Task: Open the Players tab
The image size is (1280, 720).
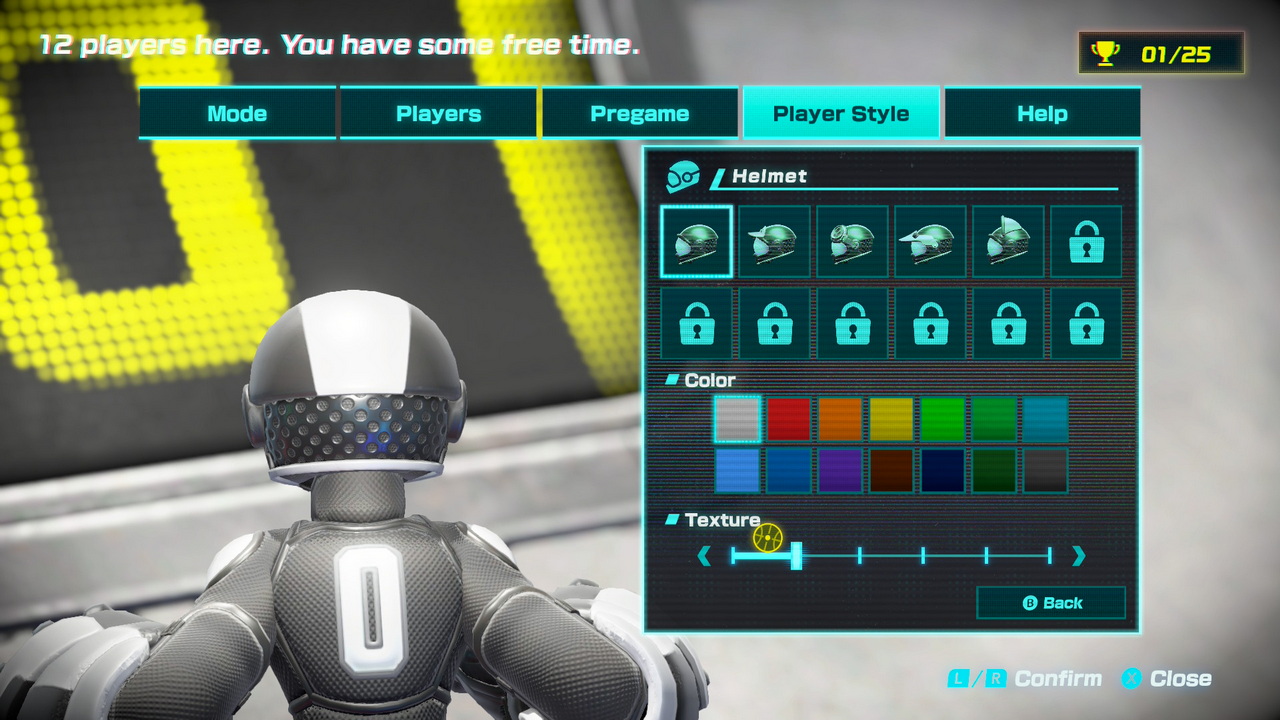Action: pyautogui.click(x=438, y=113)
